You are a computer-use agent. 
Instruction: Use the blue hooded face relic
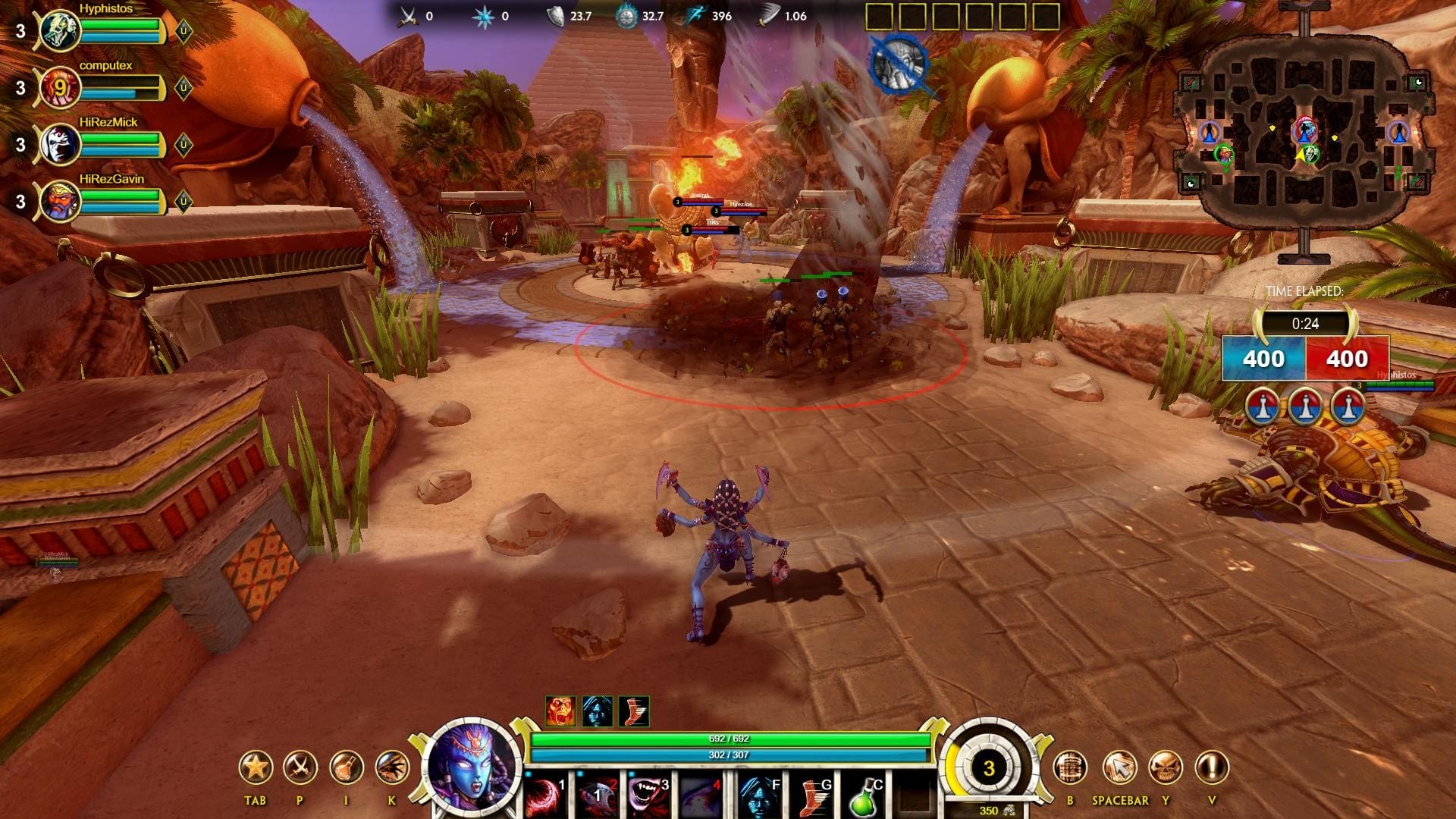(759, 795)
